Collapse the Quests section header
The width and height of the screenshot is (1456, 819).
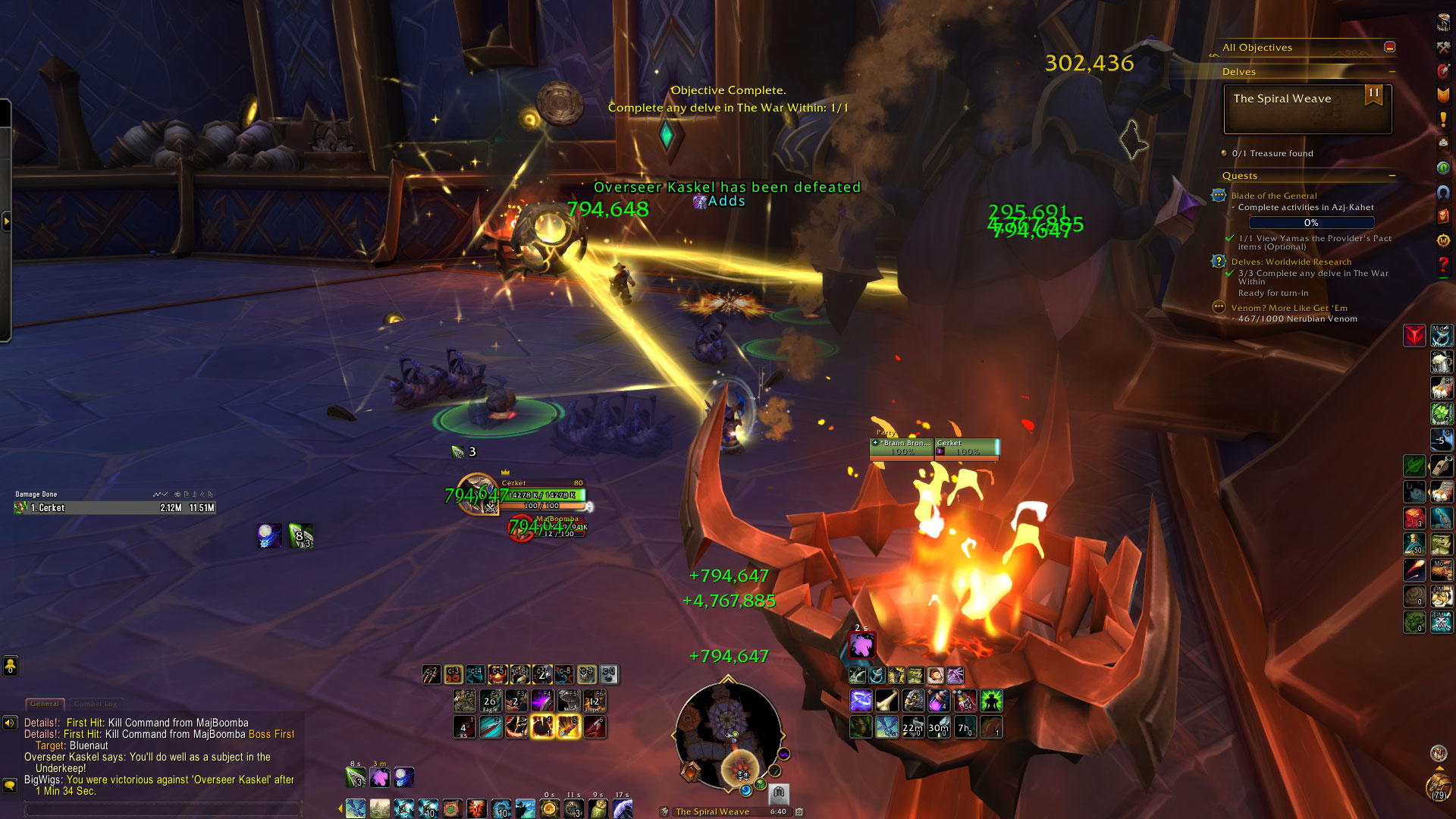point(1392,175)
